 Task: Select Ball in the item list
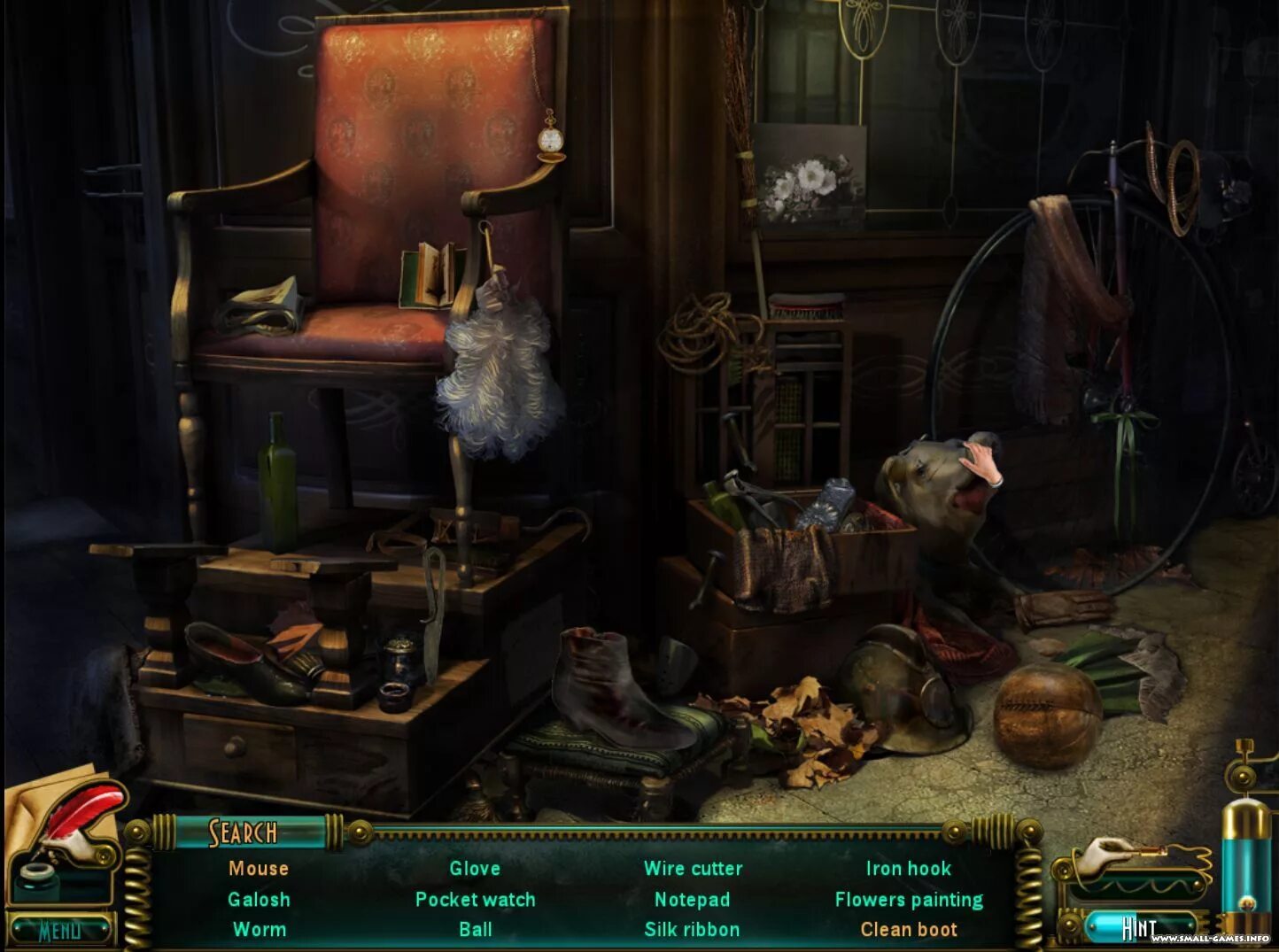point(475,930)
